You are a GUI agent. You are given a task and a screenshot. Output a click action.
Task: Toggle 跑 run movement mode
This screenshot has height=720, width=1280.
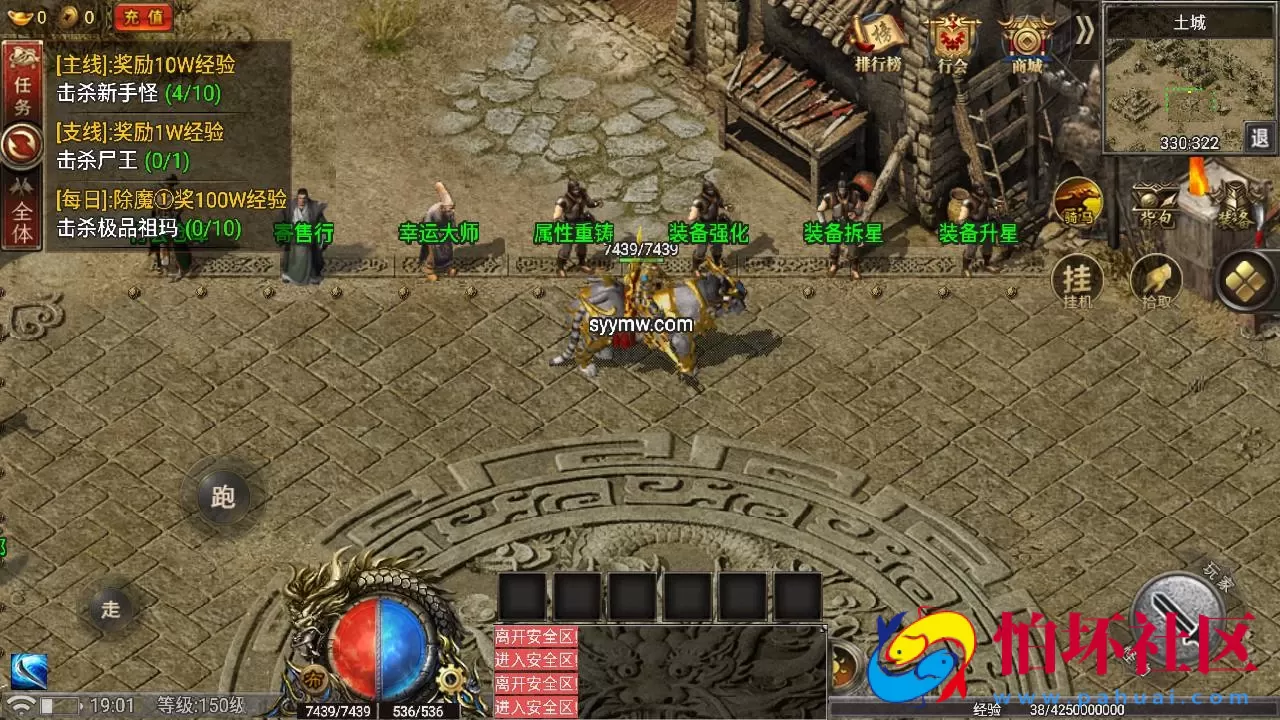(222, 497)
